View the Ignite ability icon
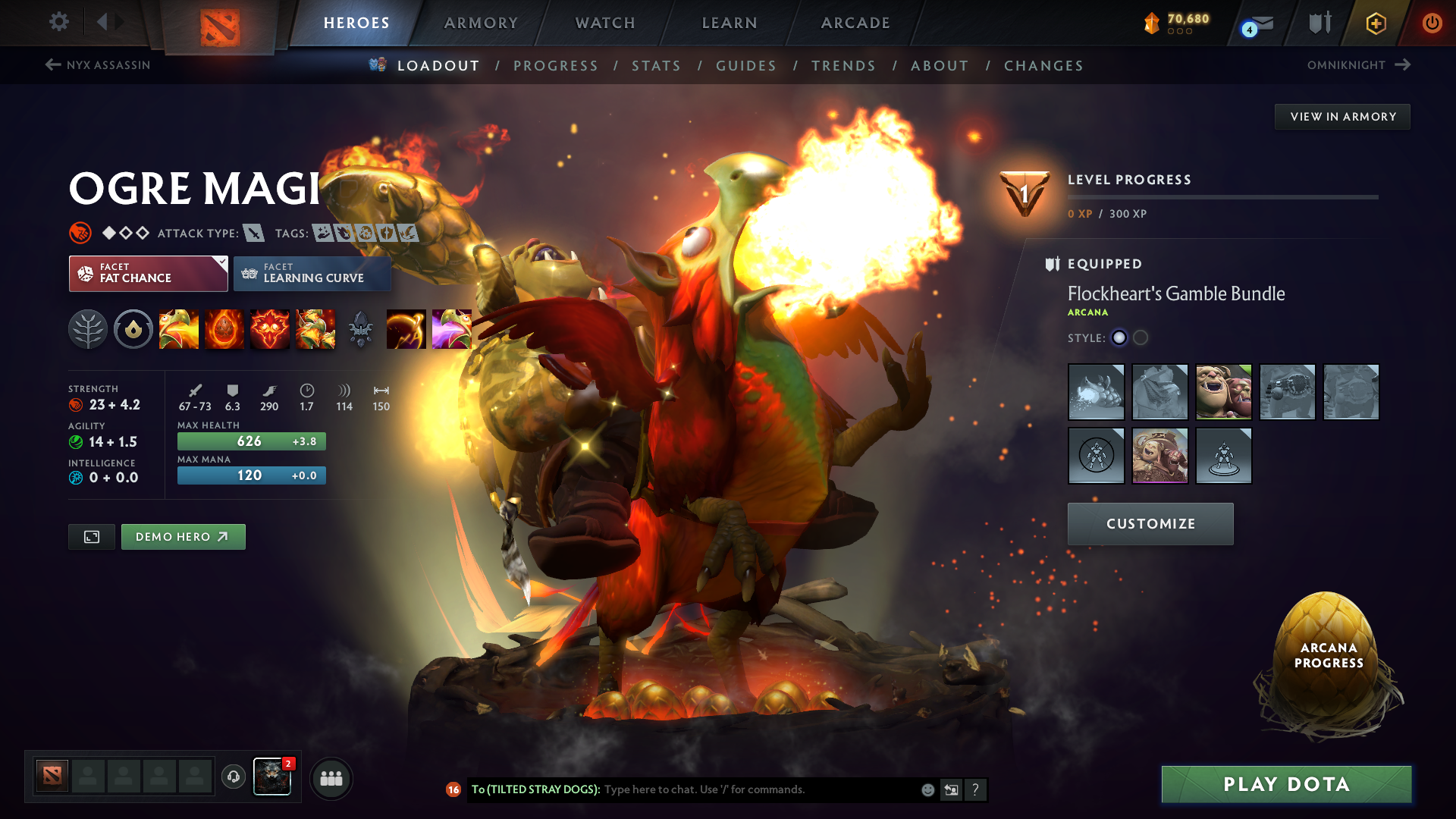 click(224, 328)
